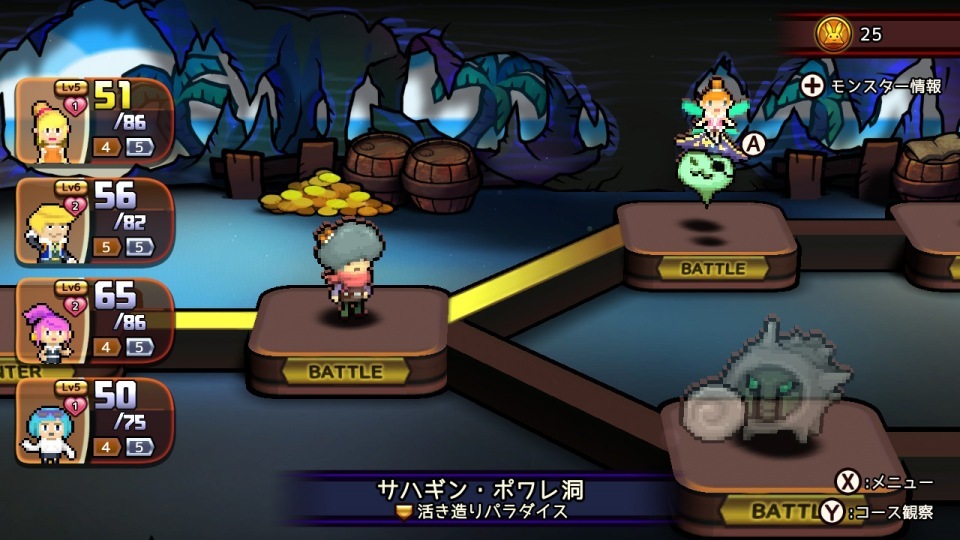Select the blonde boy's party panel
The image size is (960, 540).
[94, 222]
